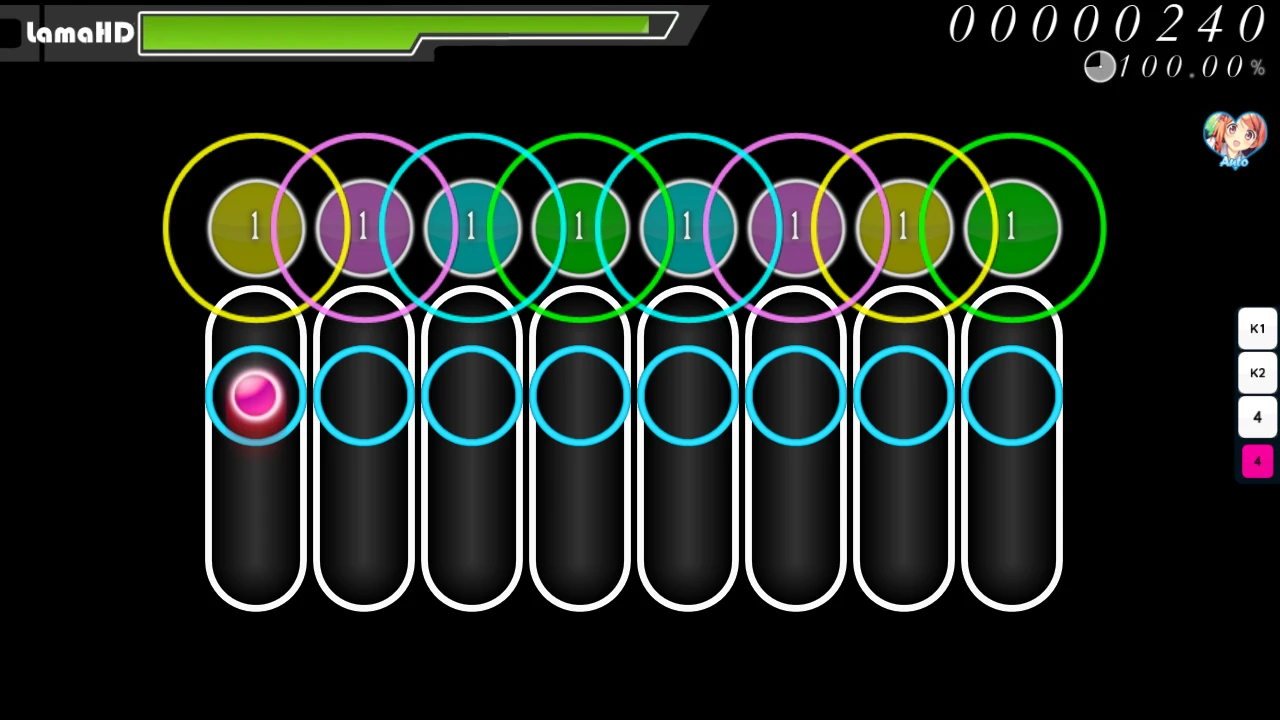Click the olive hit circle in lane seven
The height and width of the screenshot is (720, 1280).
coord(903,225)
